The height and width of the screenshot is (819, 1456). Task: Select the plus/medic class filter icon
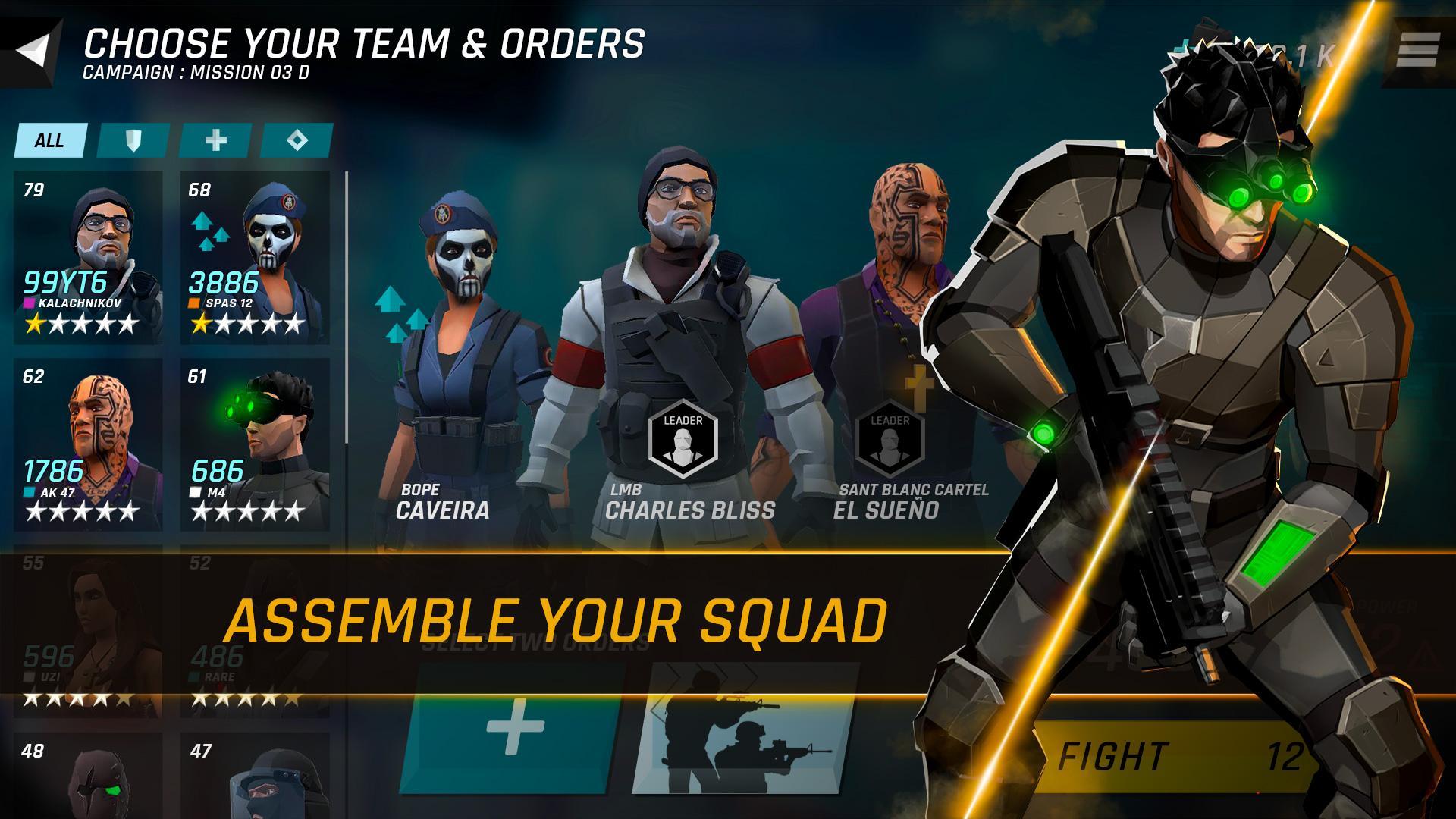coord(215,140)
